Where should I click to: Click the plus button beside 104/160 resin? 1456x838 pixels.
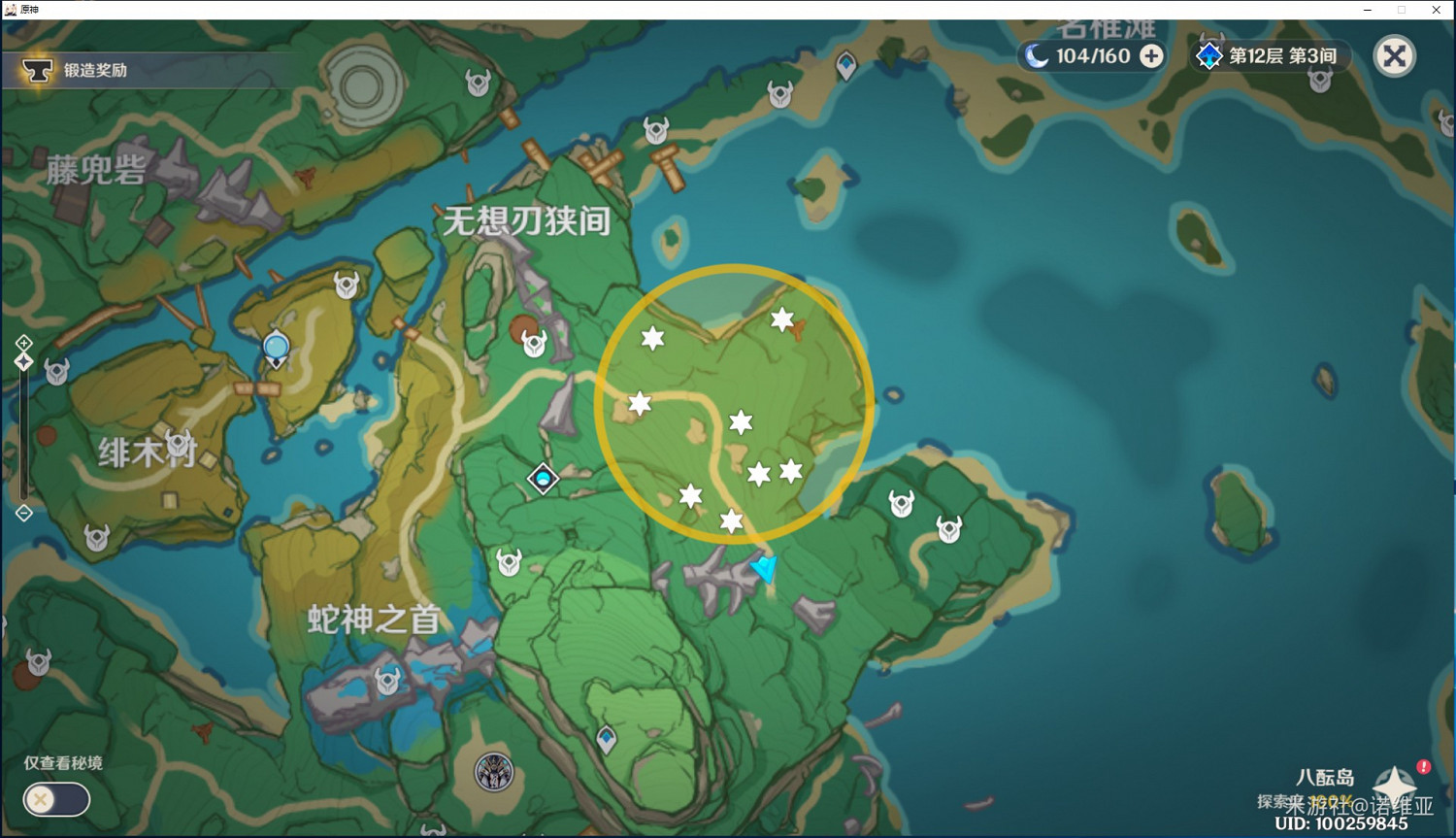tap(1151, 56)
